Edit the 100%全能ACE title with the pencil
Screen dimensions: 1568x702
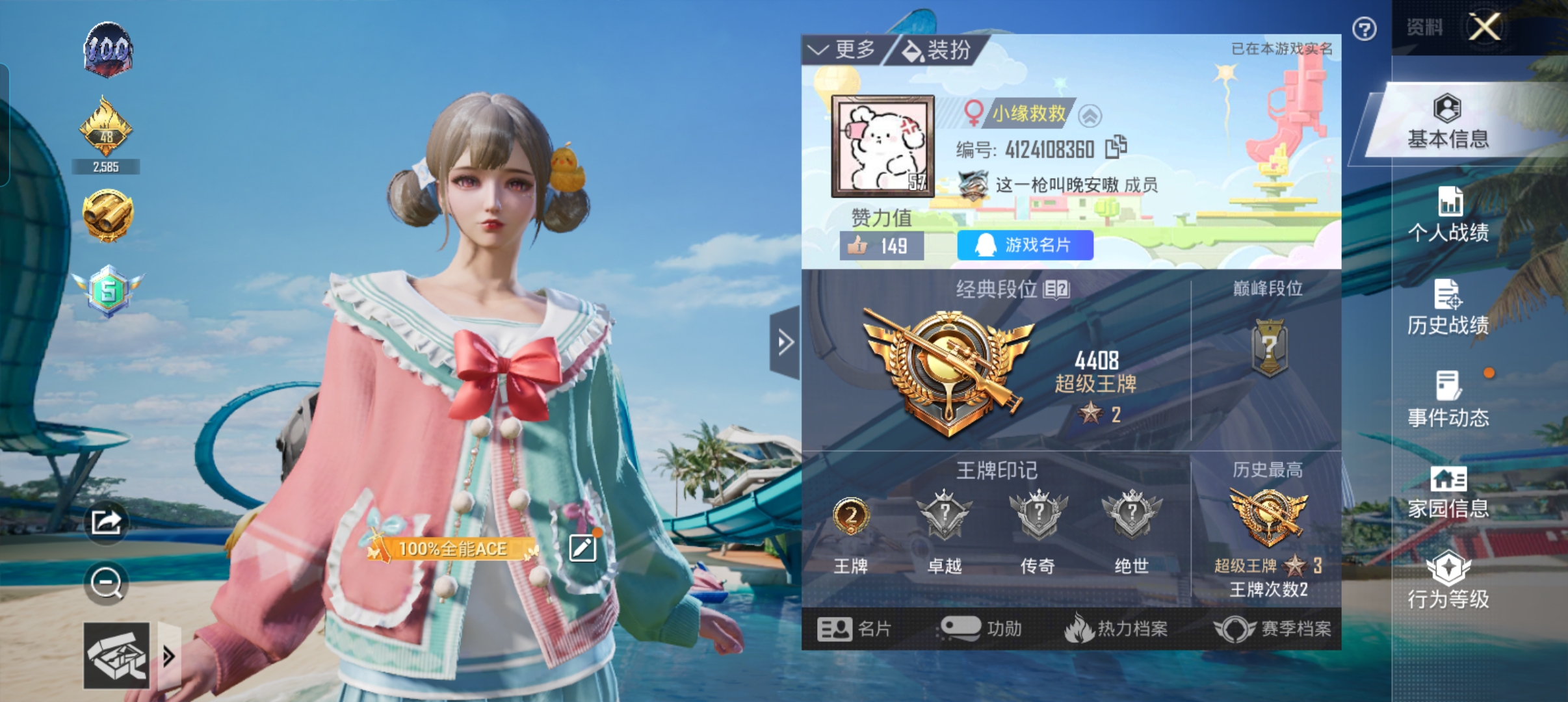[x=582, y=548]
